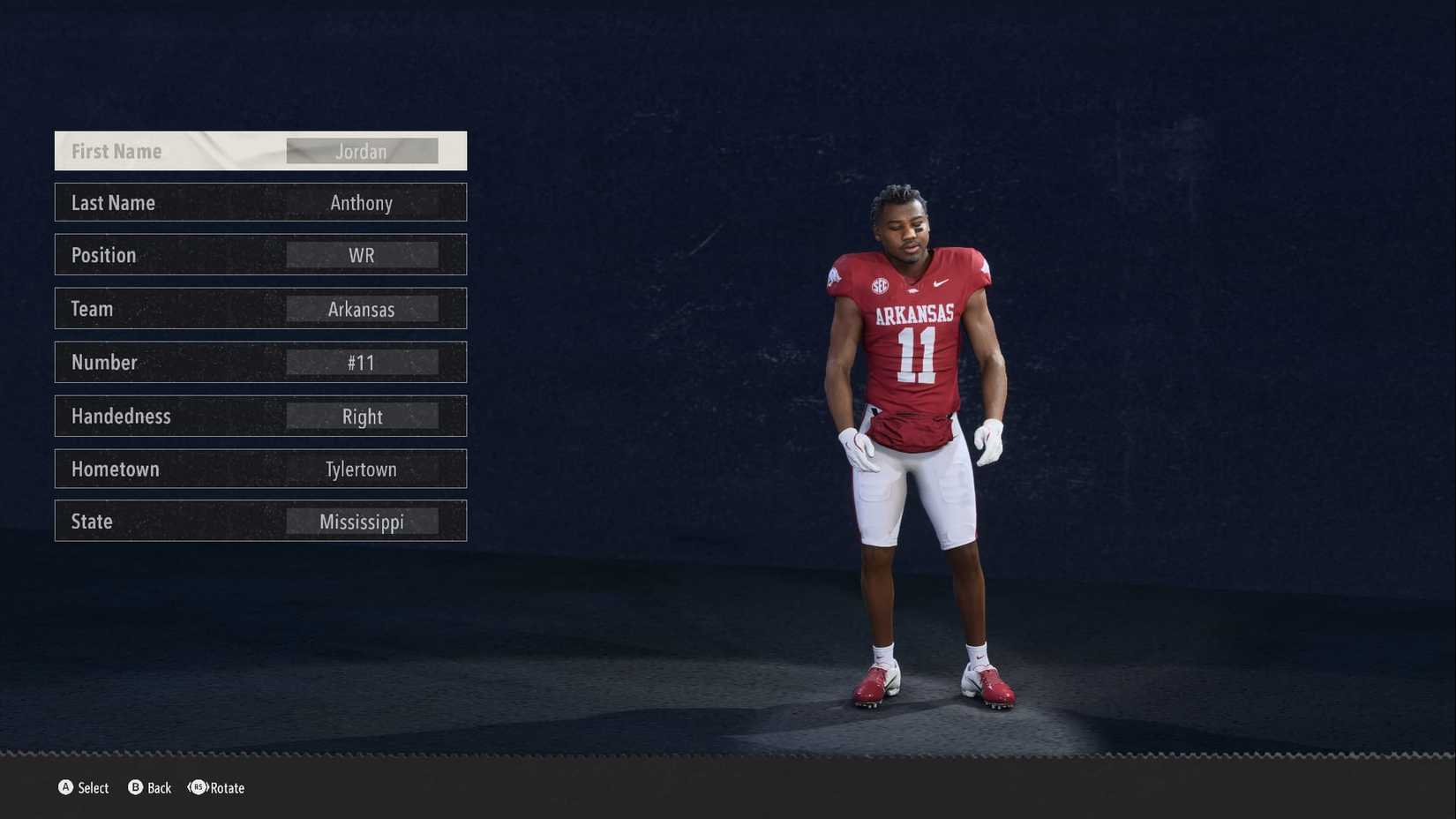Click the First Name field showing Jordan

[362, 151]
